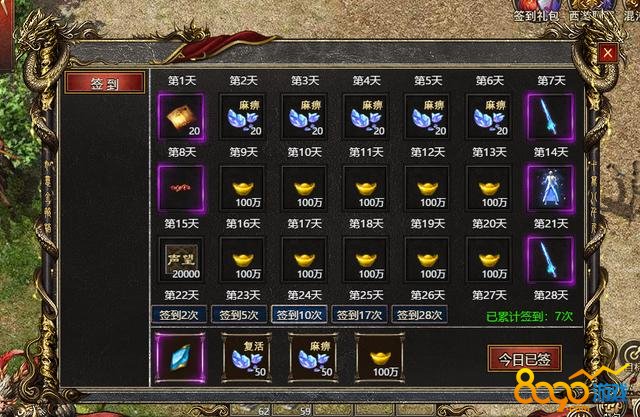Close the sign-in reward window
Viewport: 640px width, 417px height.
[x=605, y=55]
